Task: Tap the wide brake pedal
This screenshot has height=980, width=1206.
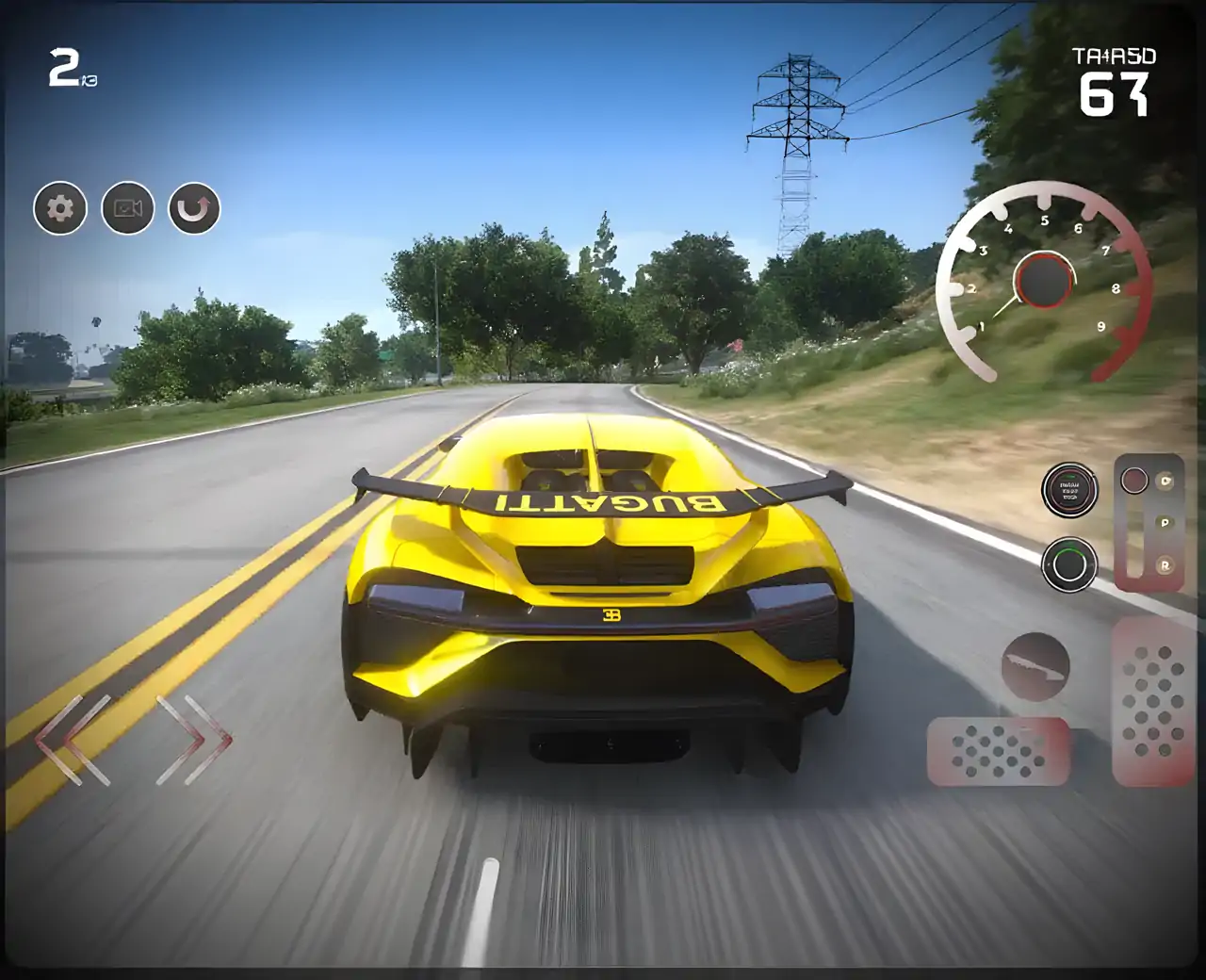Action: click(998, 751)
